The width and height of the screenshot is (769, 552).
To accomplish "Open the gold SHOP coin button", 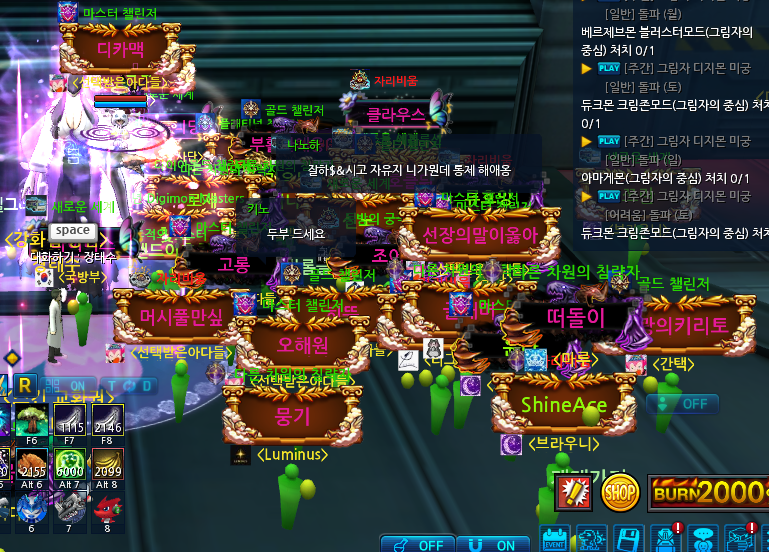I will (620, 491).
